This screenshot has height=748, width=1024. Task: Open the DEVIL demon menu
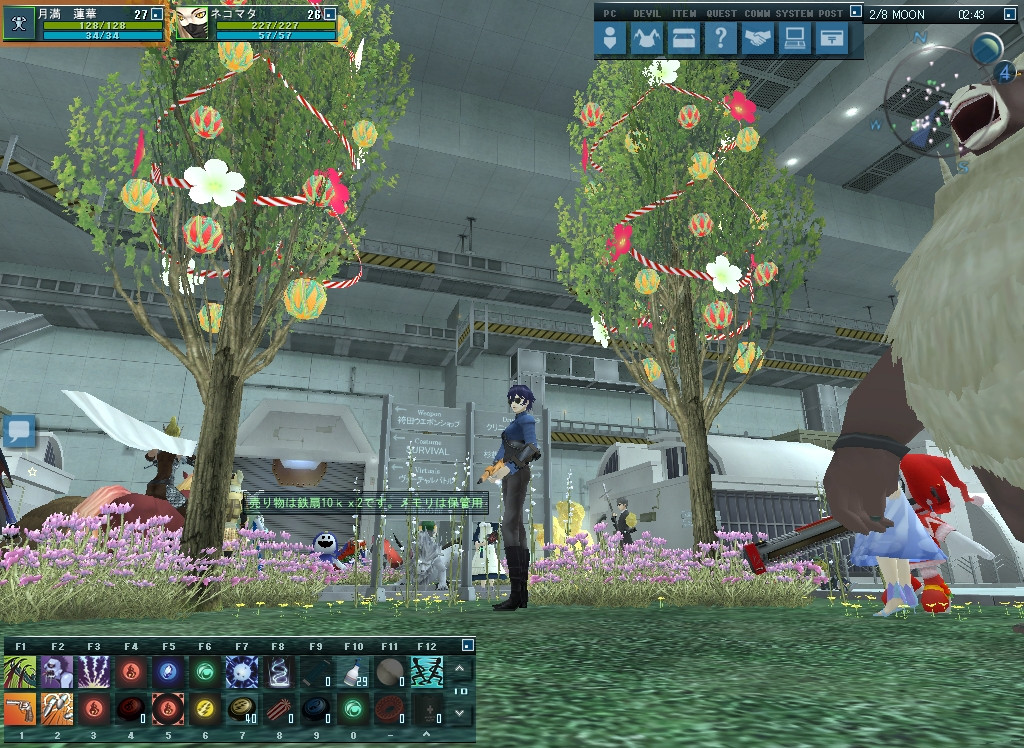(x=647, y=39)
